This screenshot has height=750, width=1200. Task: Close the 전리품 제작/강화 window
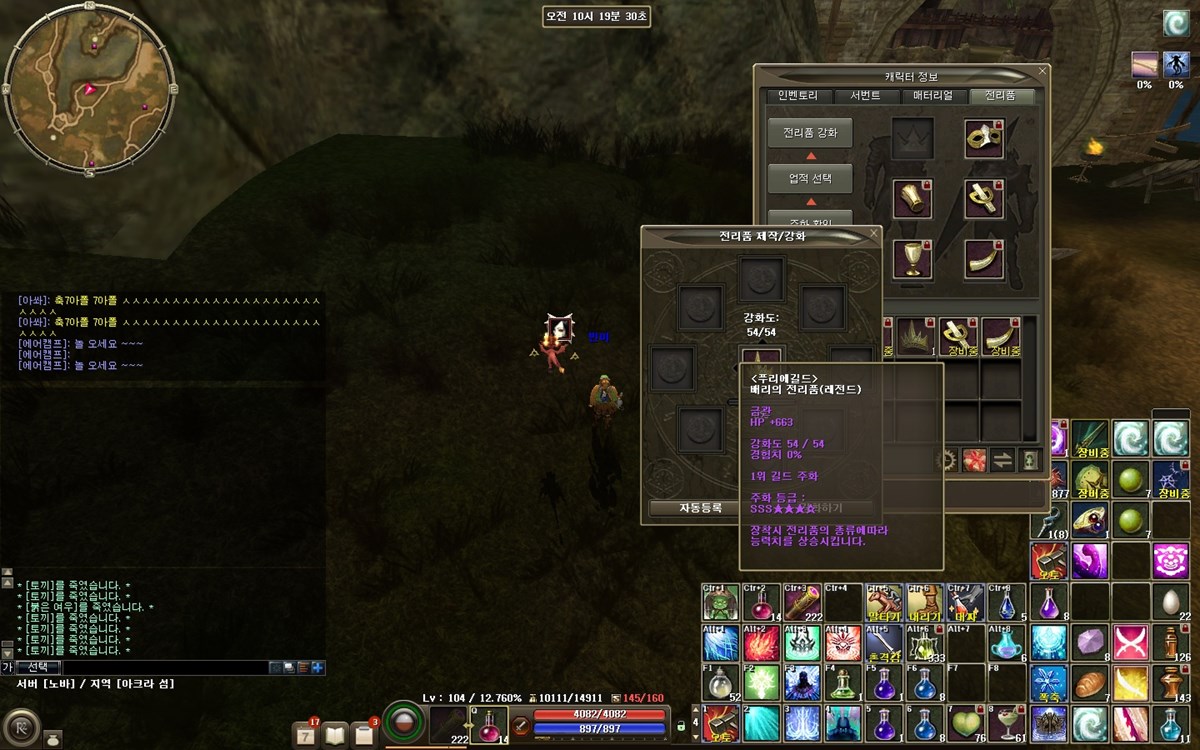[874, 234]
